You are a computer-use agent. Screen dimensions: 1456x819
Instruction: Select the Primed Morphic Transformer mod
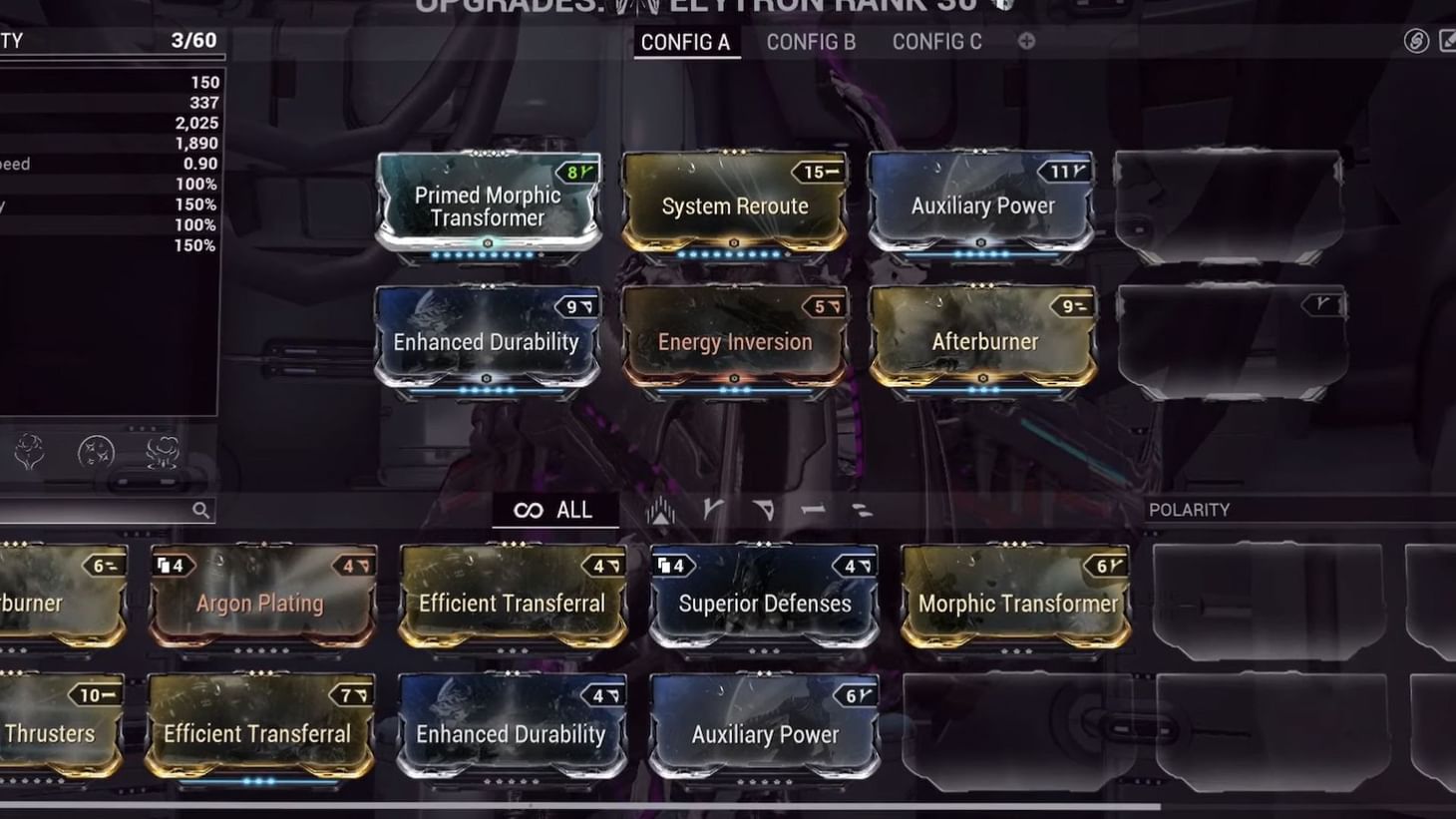click(x=486, y=205)
